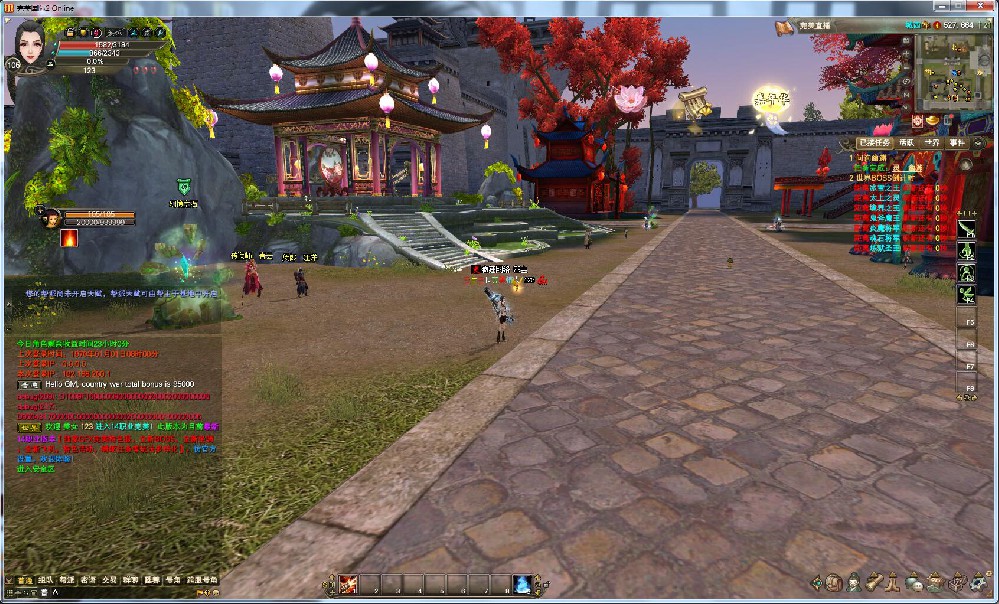This screenshot has height=604, width=999.
Task: Switch to the 组队 chat tab
Action: pyautogui.click(x=45, y=580)
